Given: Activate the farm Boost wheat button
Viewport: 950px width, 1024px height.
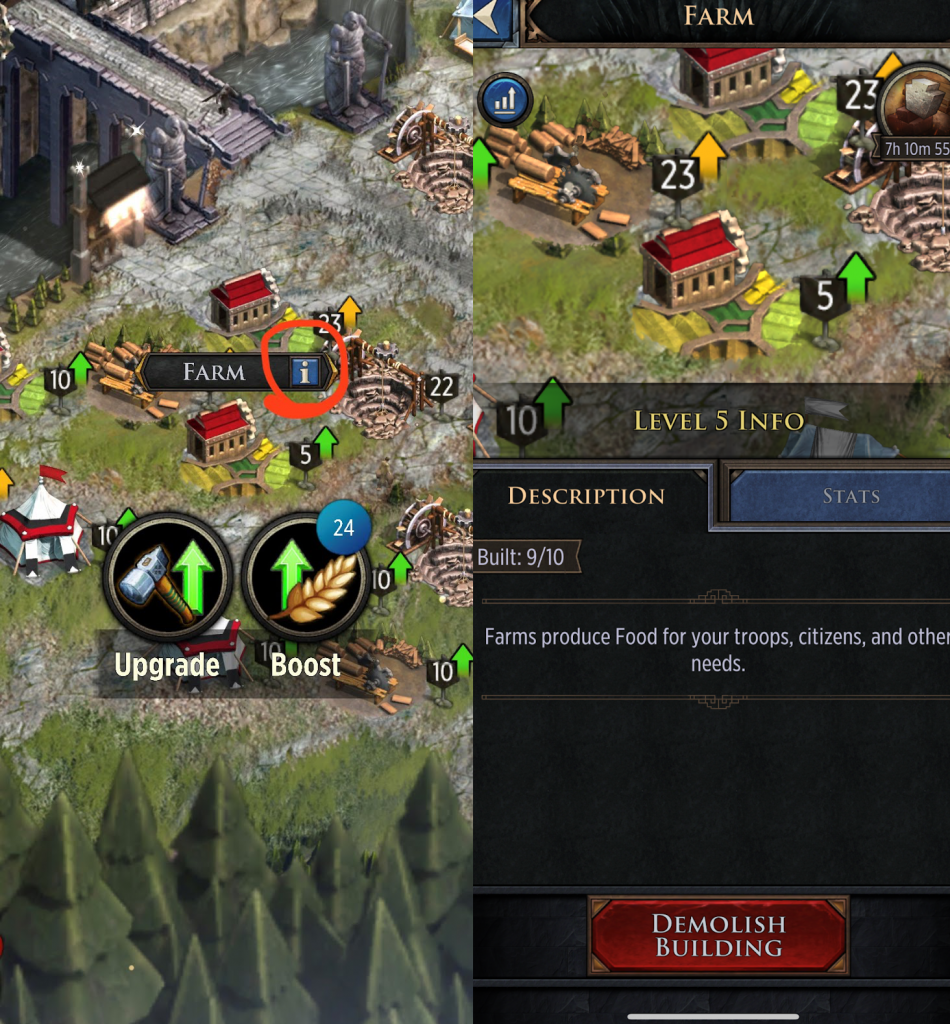Looking at the screenshot, I should (x=305, y=577).
